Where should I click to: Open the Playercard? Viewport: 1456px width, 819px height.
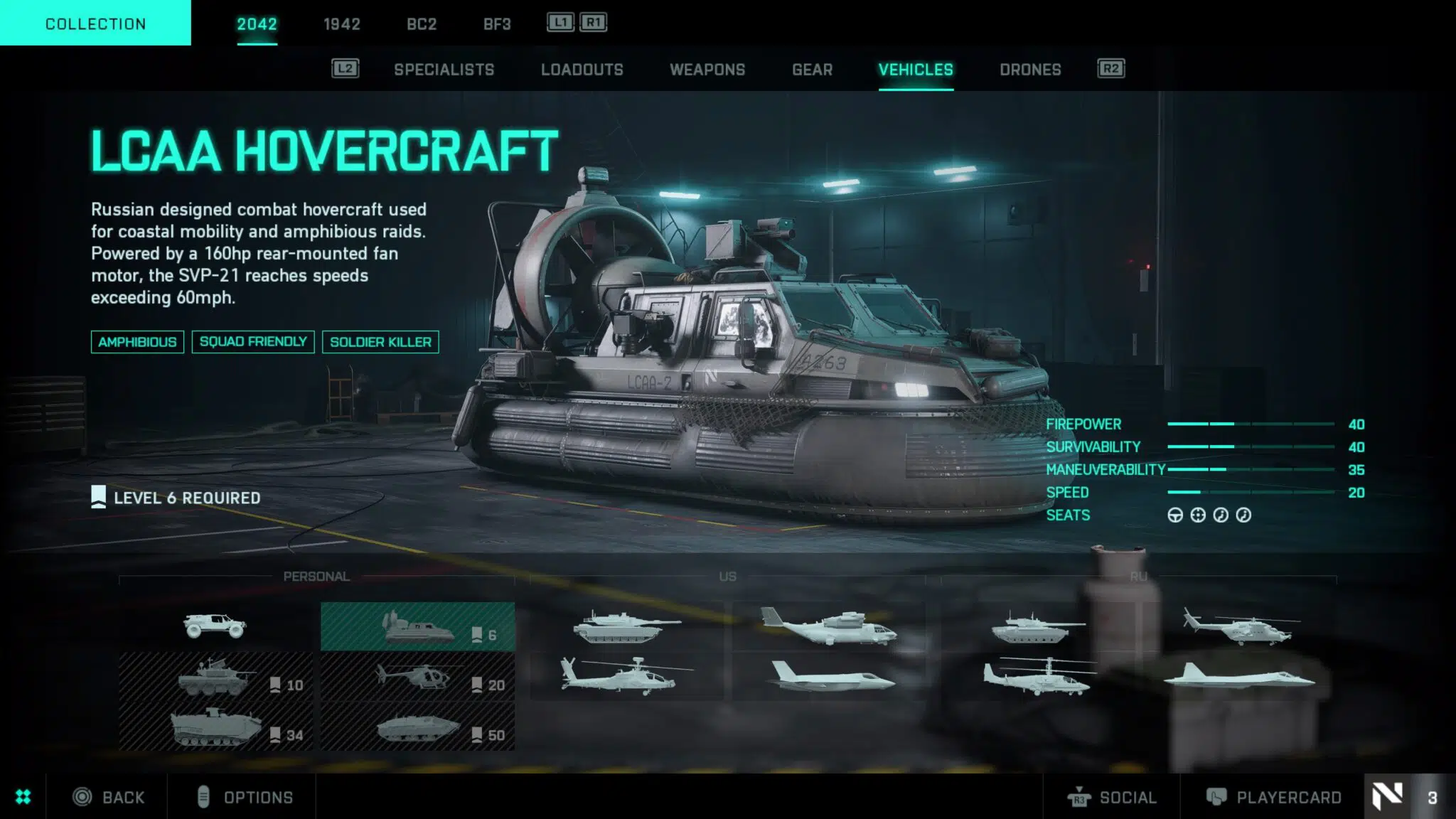tap(1273, 797)
